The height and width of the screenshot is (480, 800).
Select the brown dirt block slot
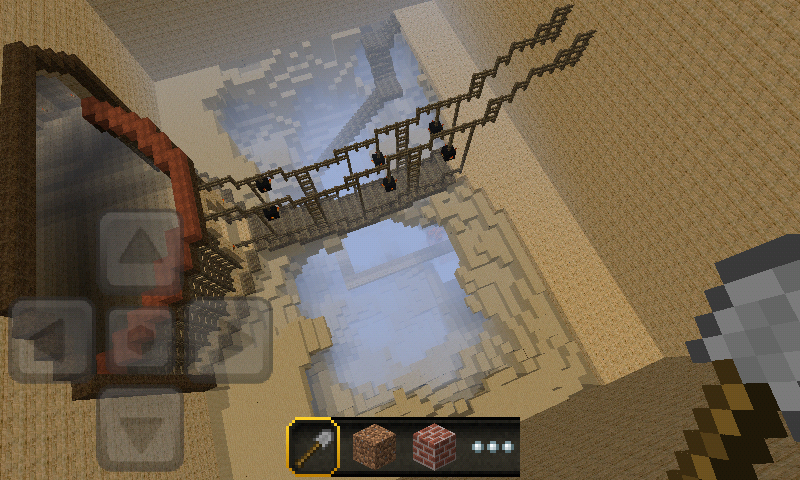click(374, 446)
